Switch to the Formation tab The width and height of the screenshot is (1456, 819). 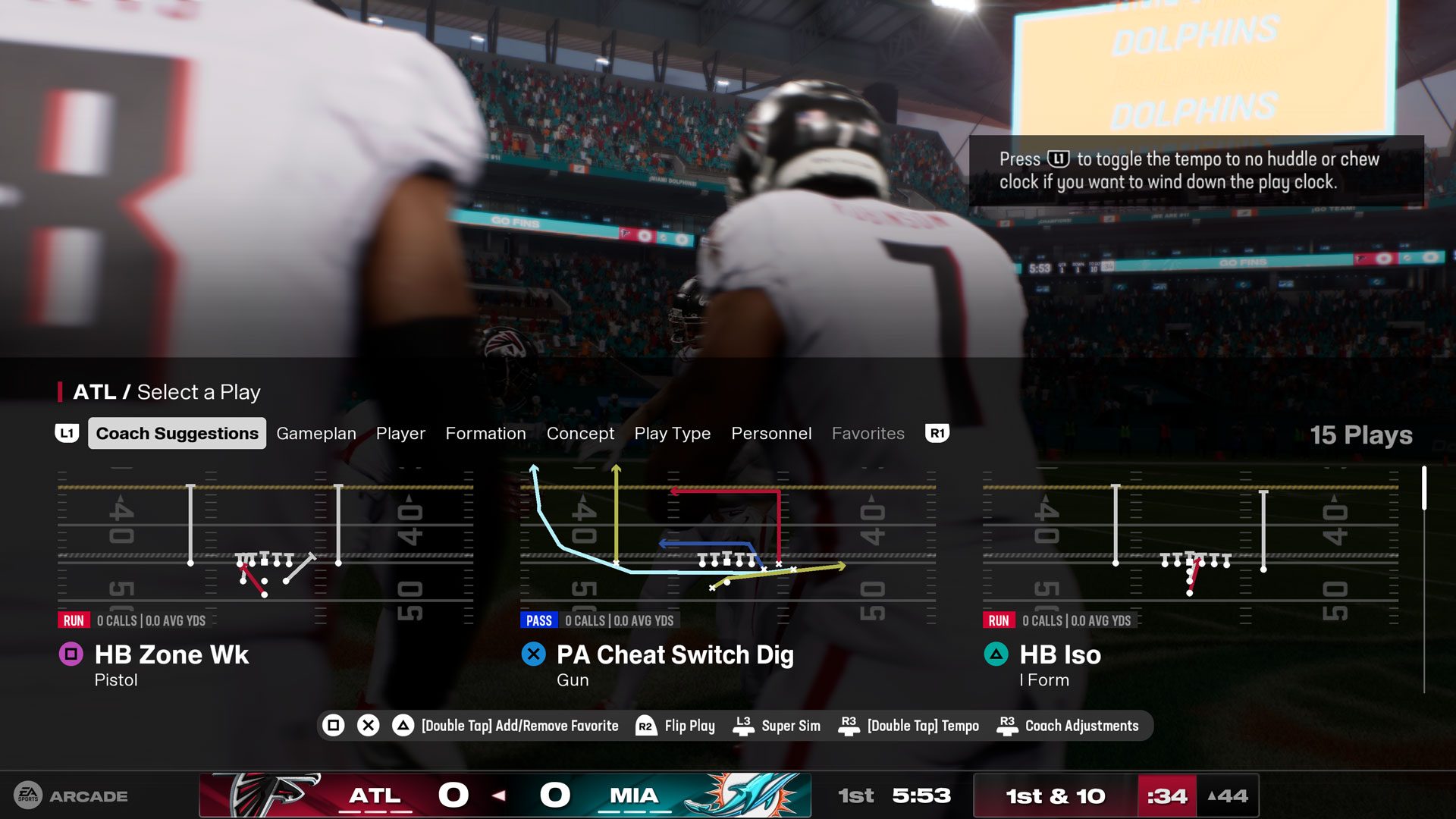485,433
